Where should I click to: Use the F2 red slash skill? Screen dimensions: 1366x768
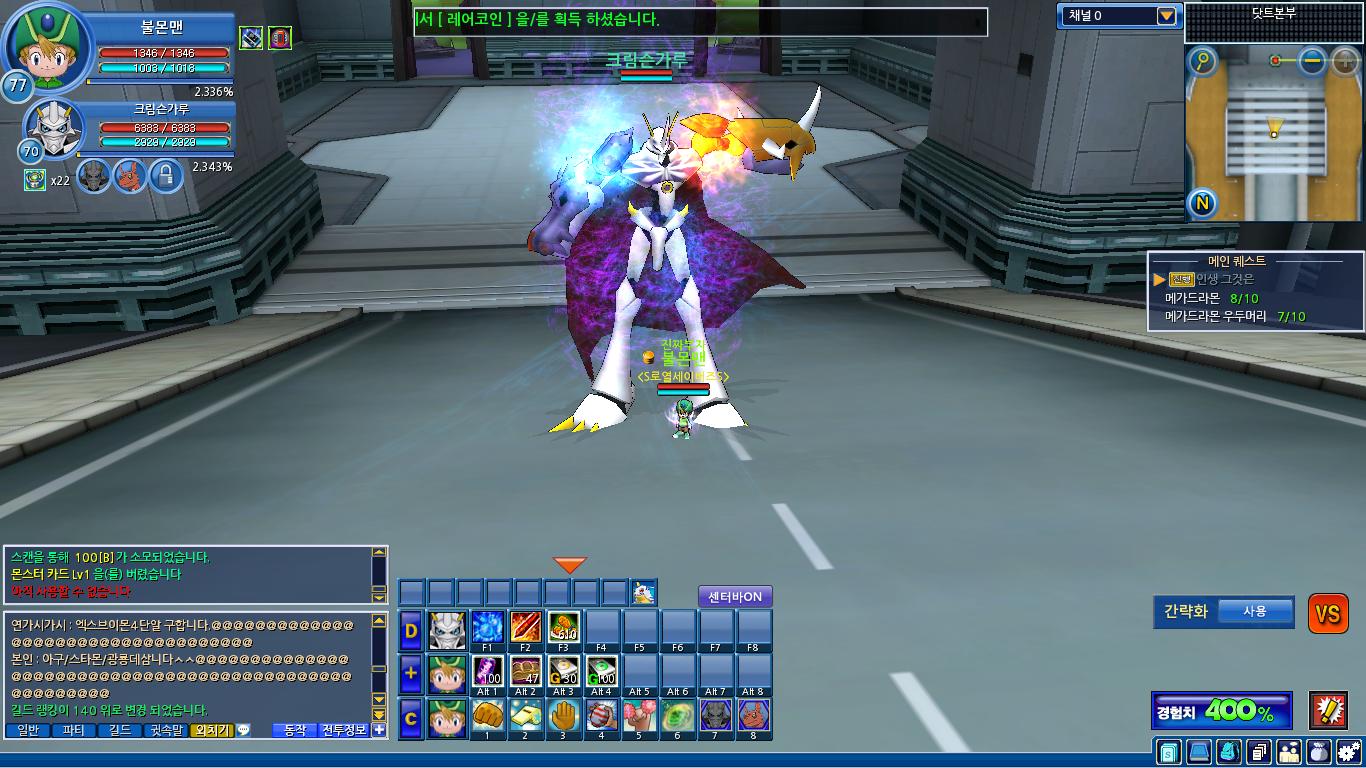[526, 627]
